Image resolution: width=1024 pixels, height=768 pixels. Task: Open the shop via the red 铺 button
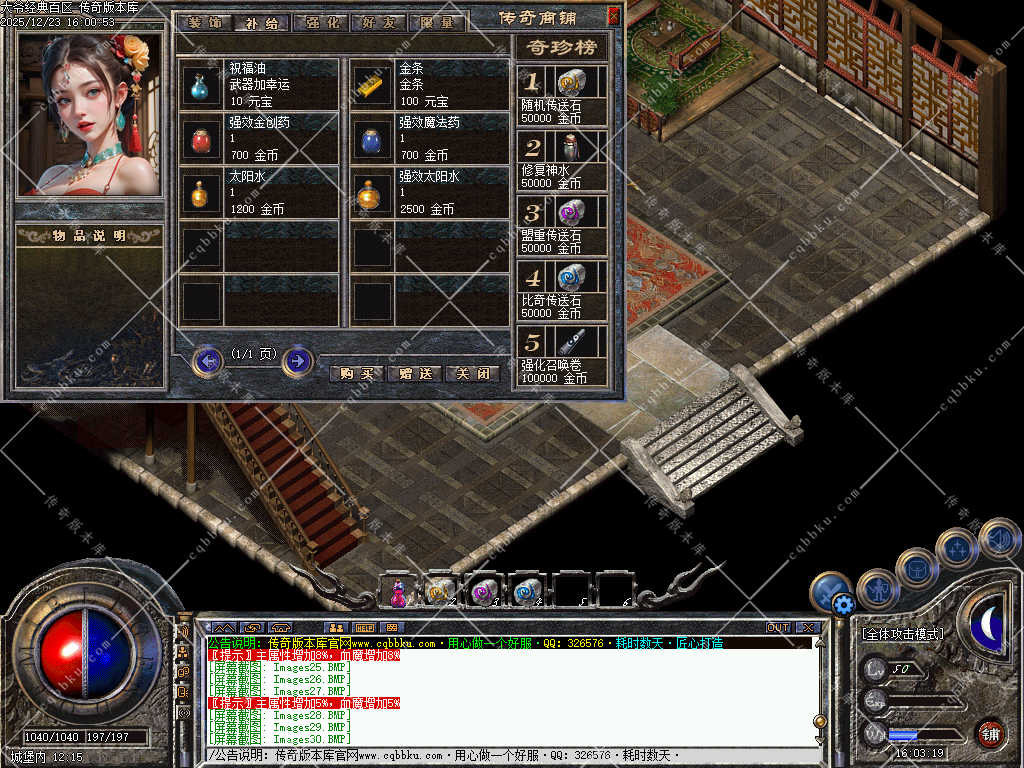(990, 733)
